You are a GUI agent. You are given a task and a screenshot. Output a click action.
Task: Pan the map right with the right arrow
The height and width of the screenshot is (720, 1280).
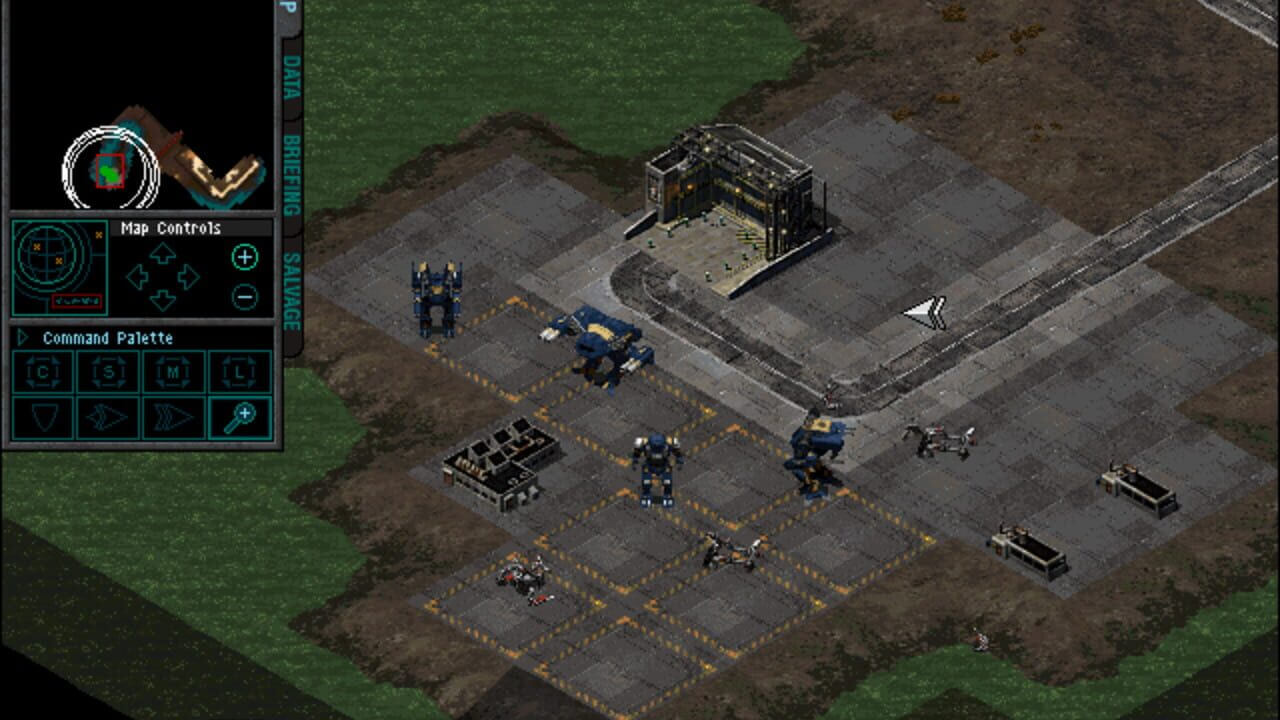(x=187, y=277)
